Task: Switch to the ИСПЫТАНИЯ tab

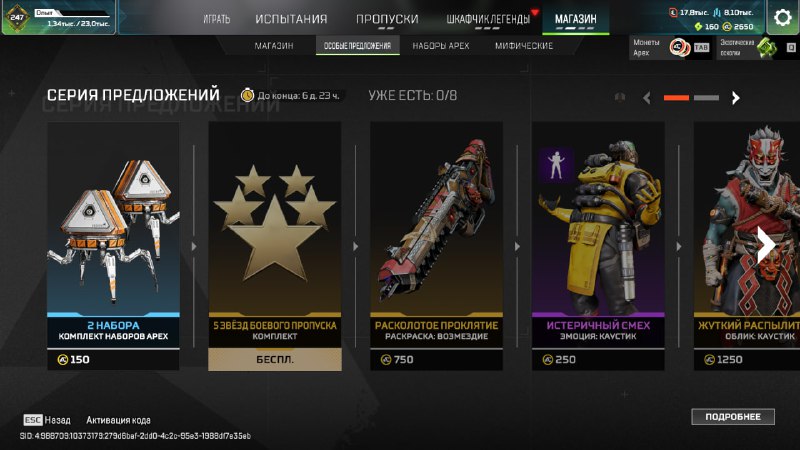Action: click(x=291, y=19)
